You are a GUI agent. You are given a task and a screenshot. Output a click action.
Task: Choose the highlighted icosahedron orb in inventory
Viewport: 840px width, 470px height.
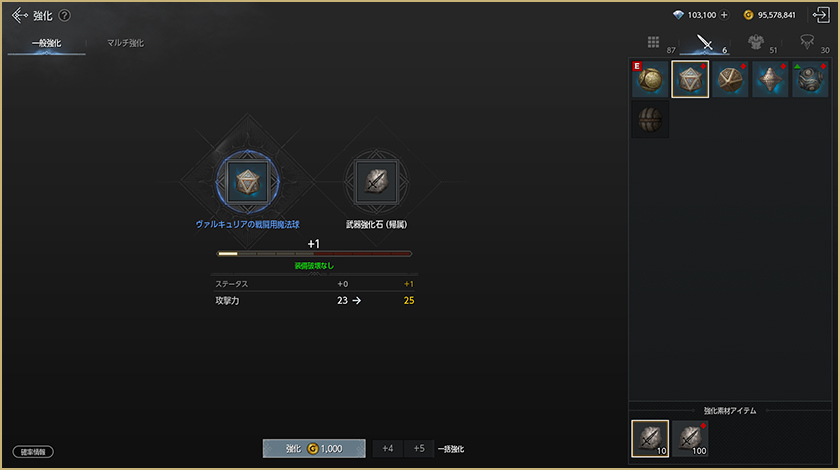coord(690,79)
